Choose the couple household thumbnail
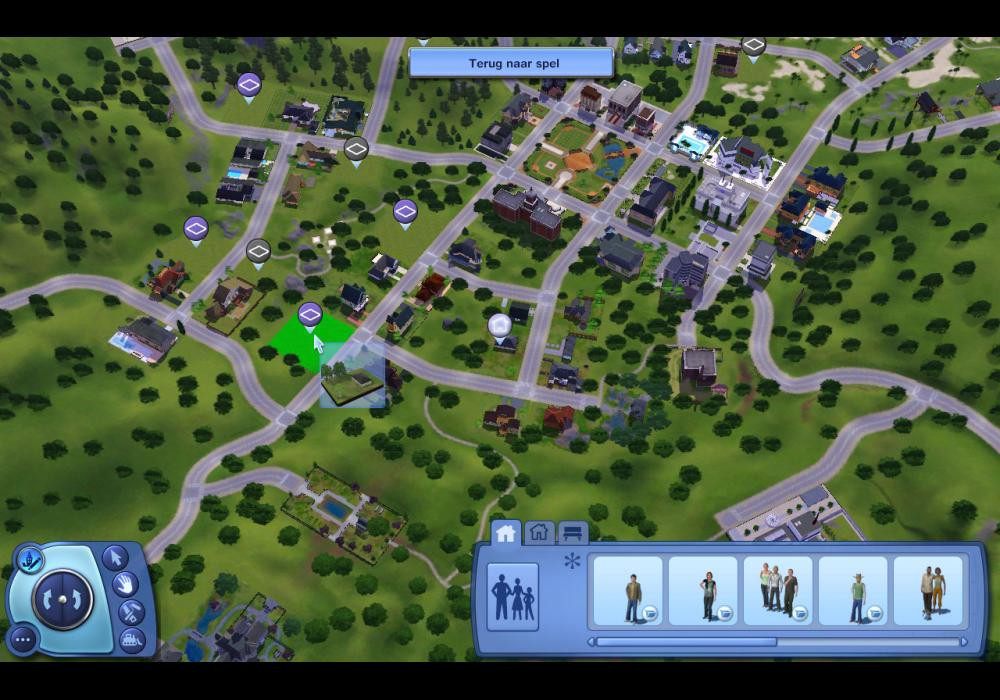This screenshot has width=1000, height=700. (x=928, y=592)
